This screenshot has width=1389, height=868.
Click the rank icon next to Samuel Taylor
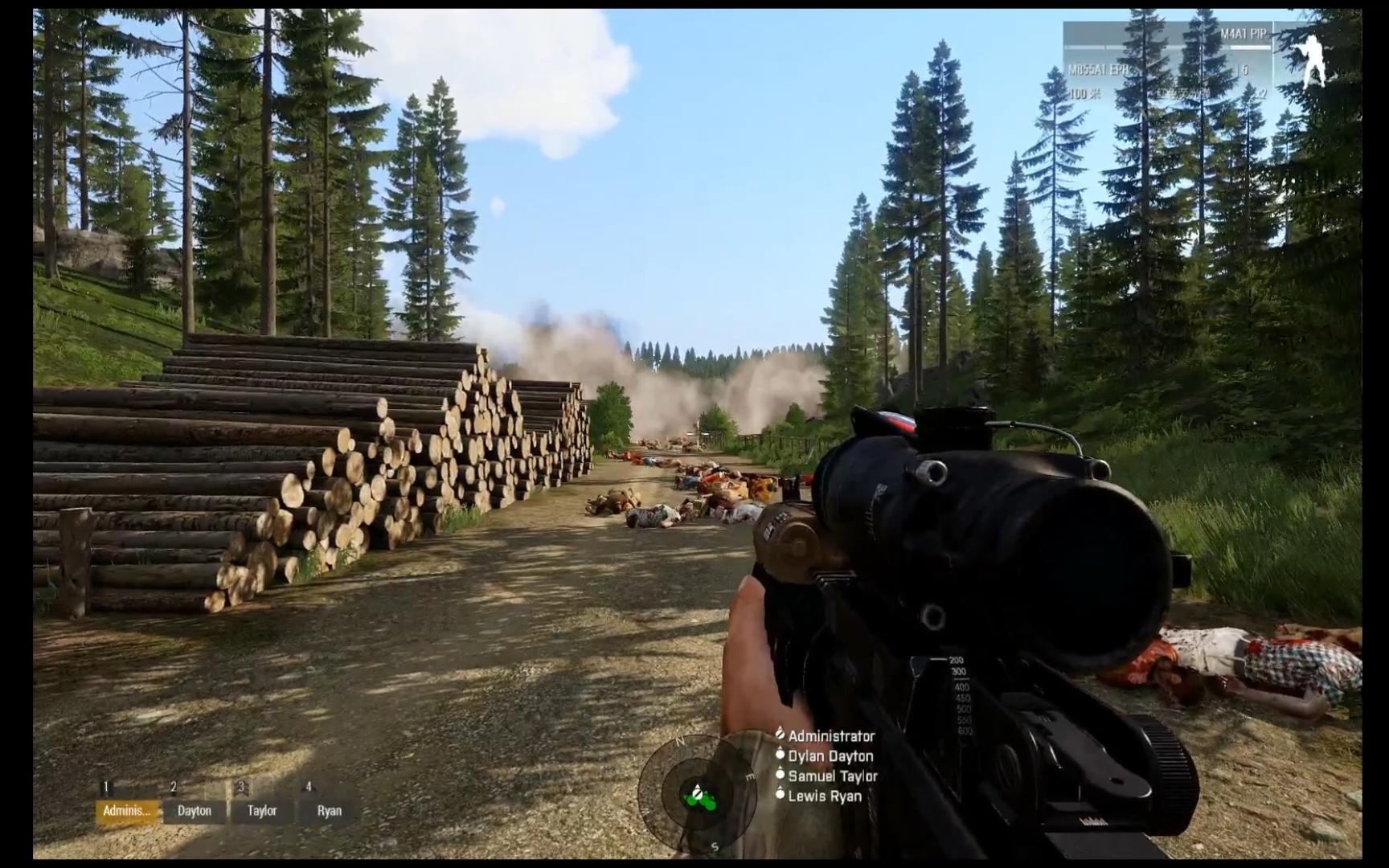click(x=781, y=776)
